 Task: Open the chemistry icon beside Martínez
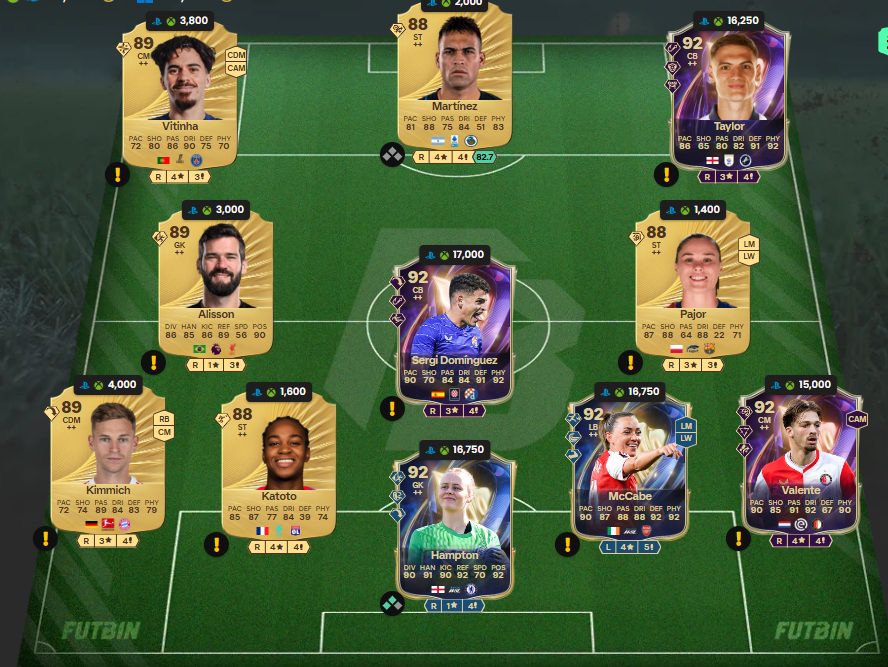tap(392, 155)
